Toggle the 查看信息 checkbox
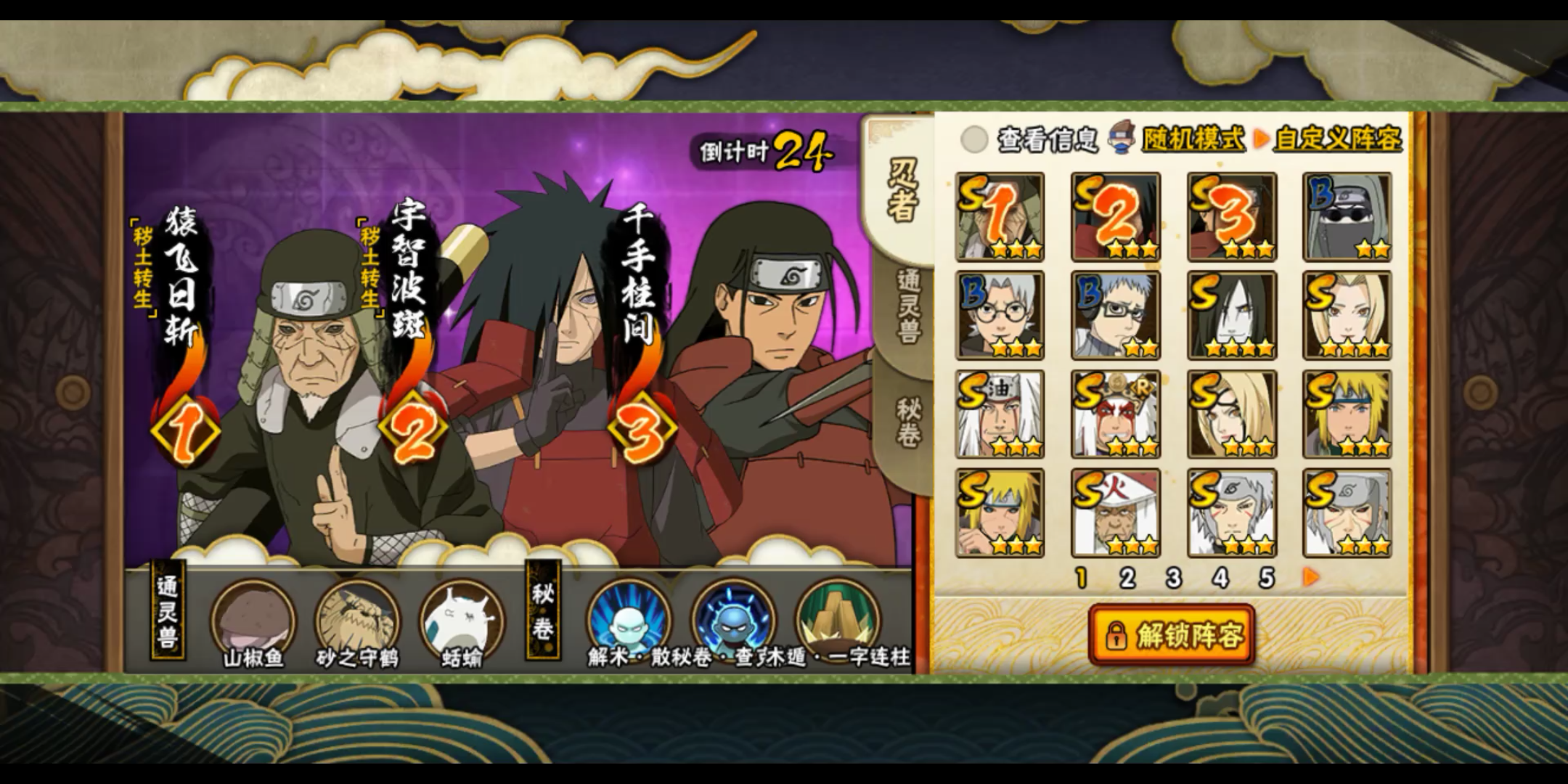The width and height of the screenshot is (1568, 784). pos(974,139)
